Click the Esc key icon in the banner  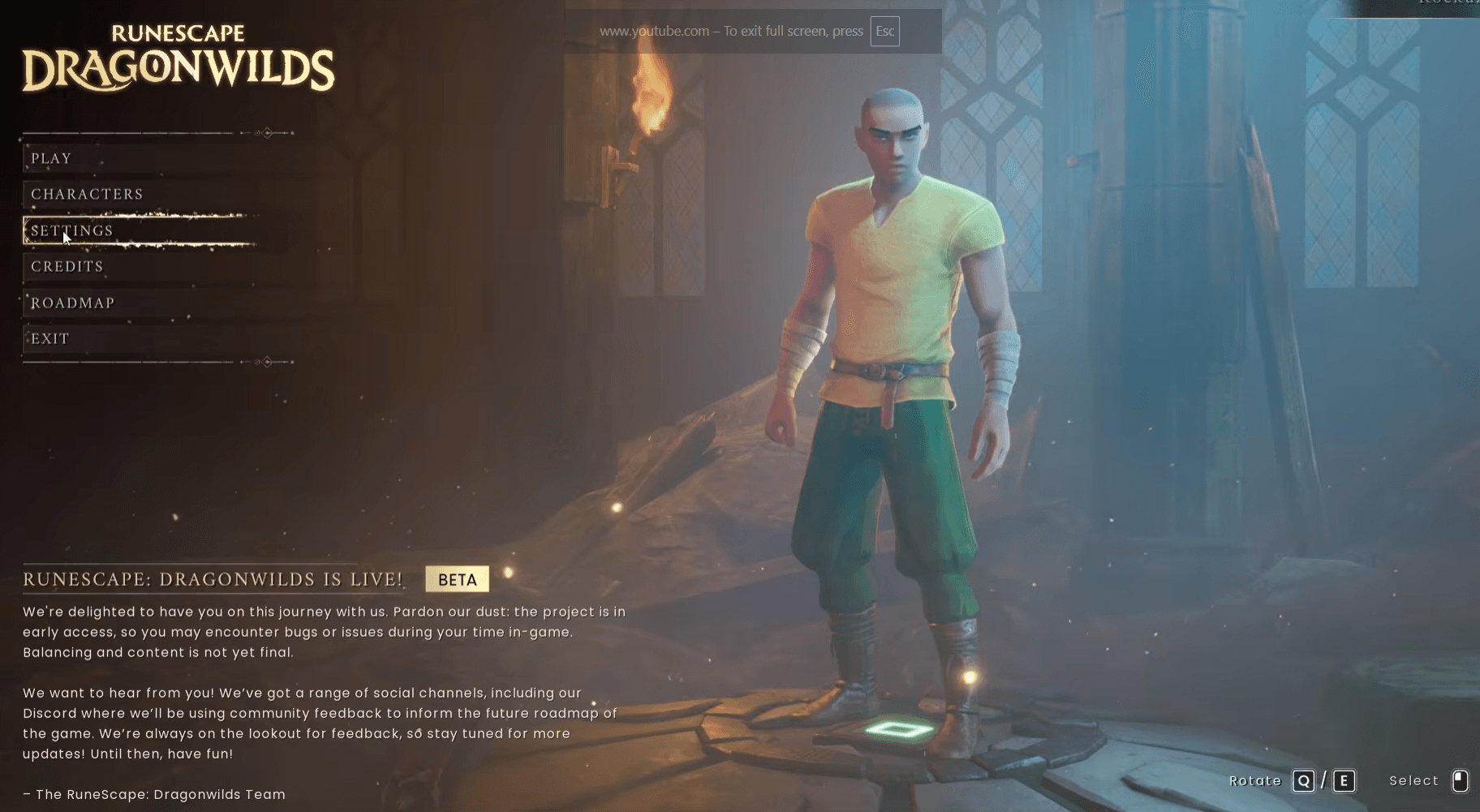click(x=884, y=31)
